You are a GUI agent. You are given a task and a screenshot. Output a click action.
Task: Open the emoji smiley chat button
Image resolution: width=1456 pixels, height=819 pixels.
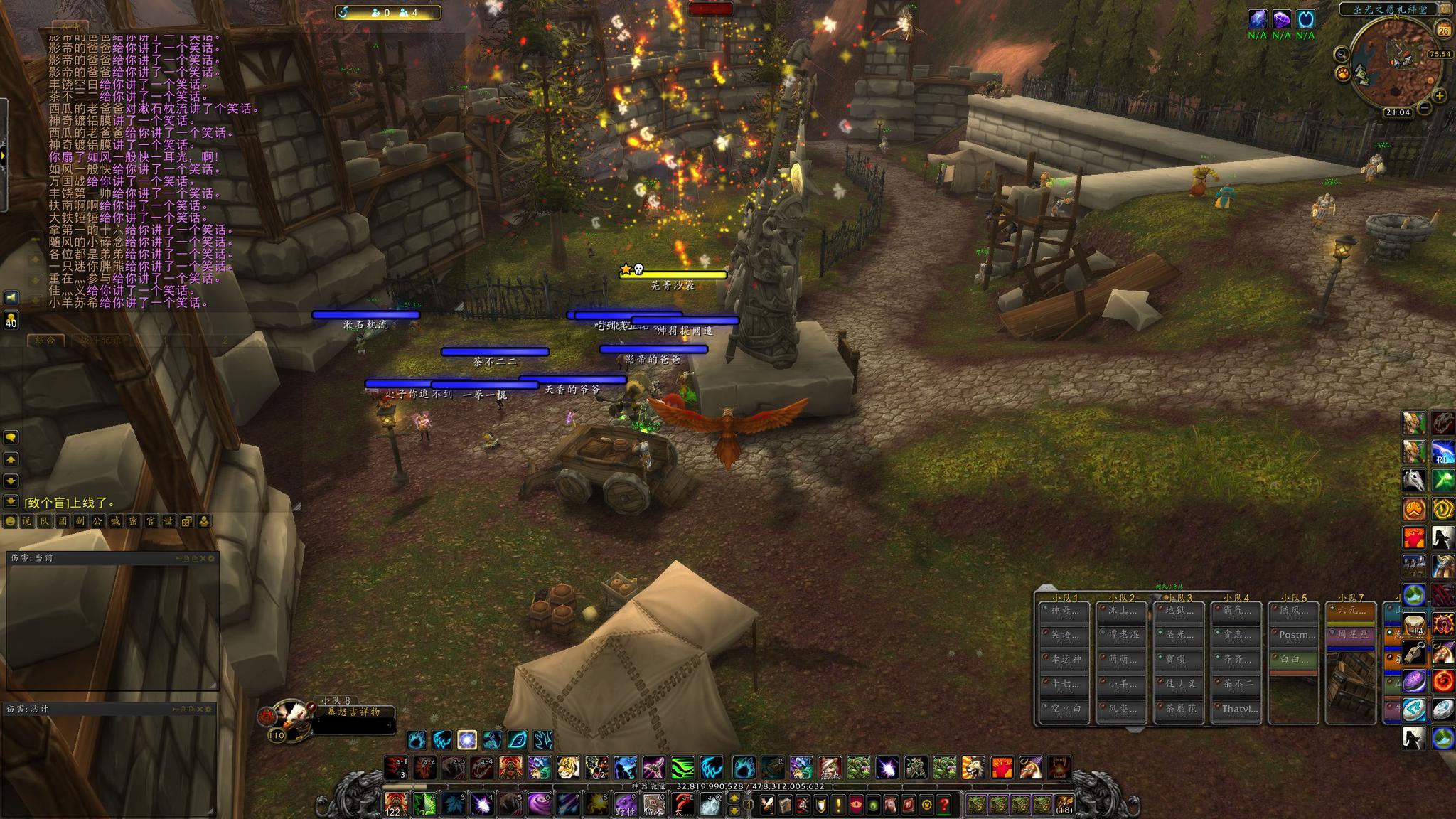[10, 522]
